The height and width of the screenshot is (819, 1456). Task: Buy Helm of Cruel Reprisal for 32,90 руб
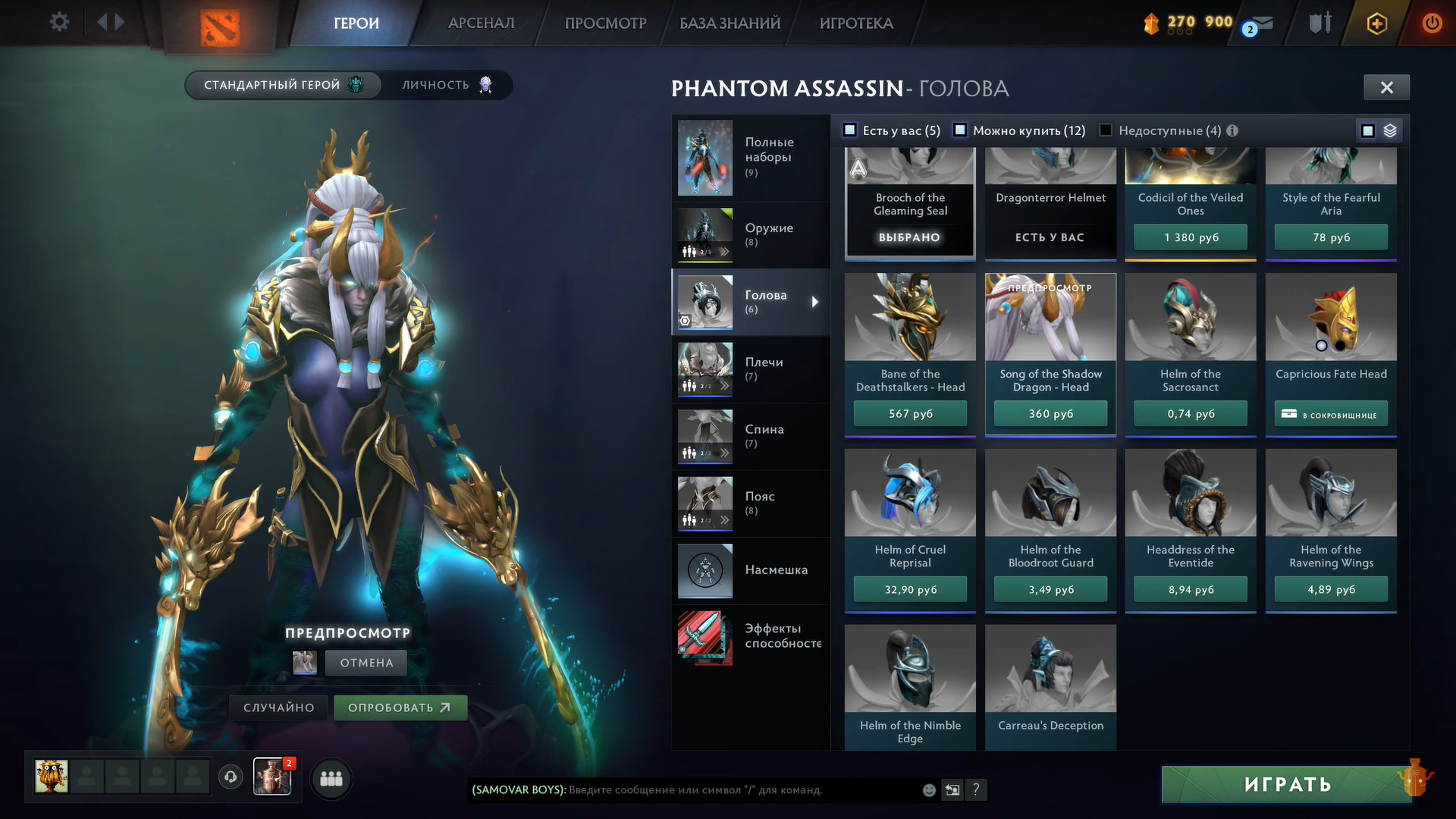tap(910, 590)
